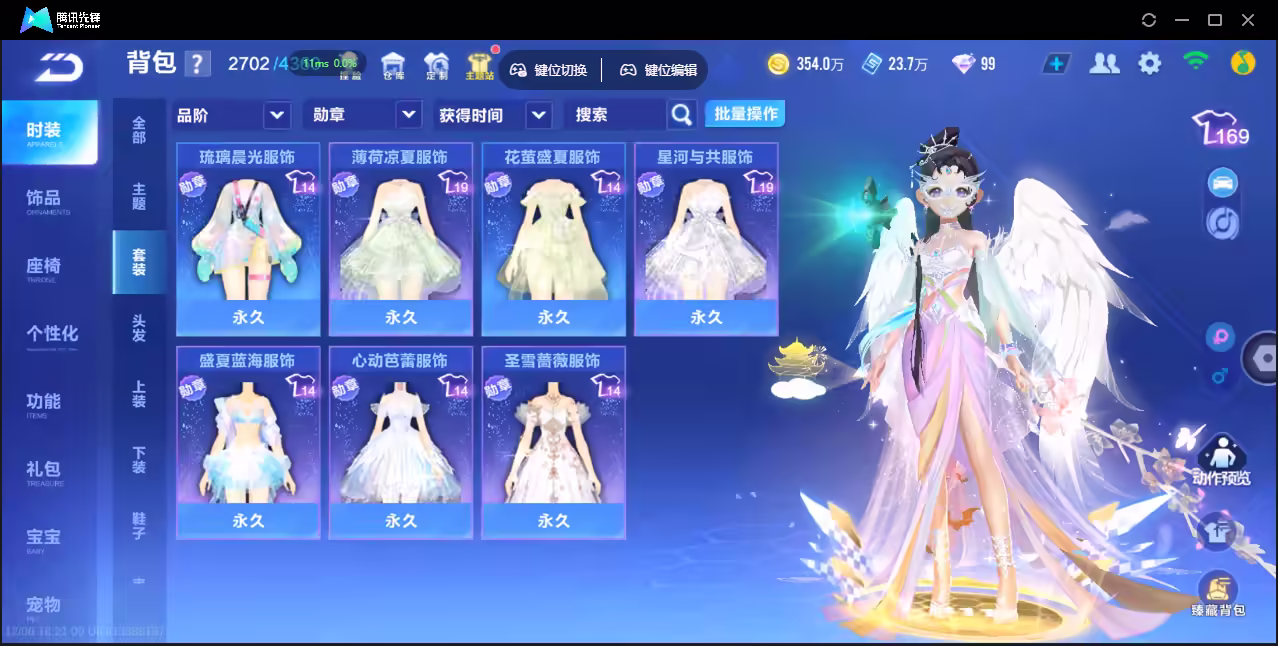Open the settings gear icon
This screenshot has height=646, width=1278.
coord(1150,64)
